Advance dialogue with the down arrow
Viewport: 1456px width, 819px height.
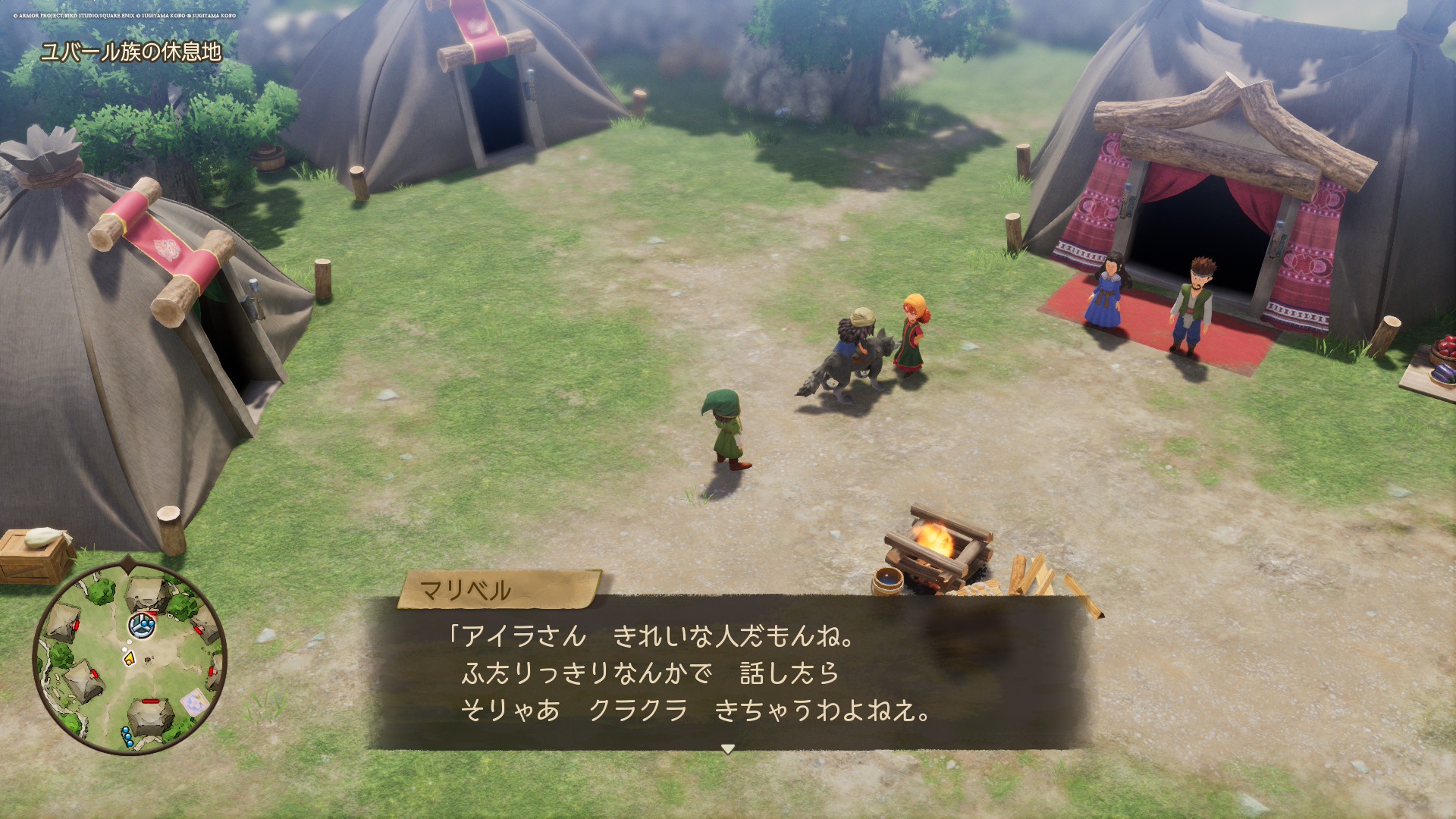[727, 748]
